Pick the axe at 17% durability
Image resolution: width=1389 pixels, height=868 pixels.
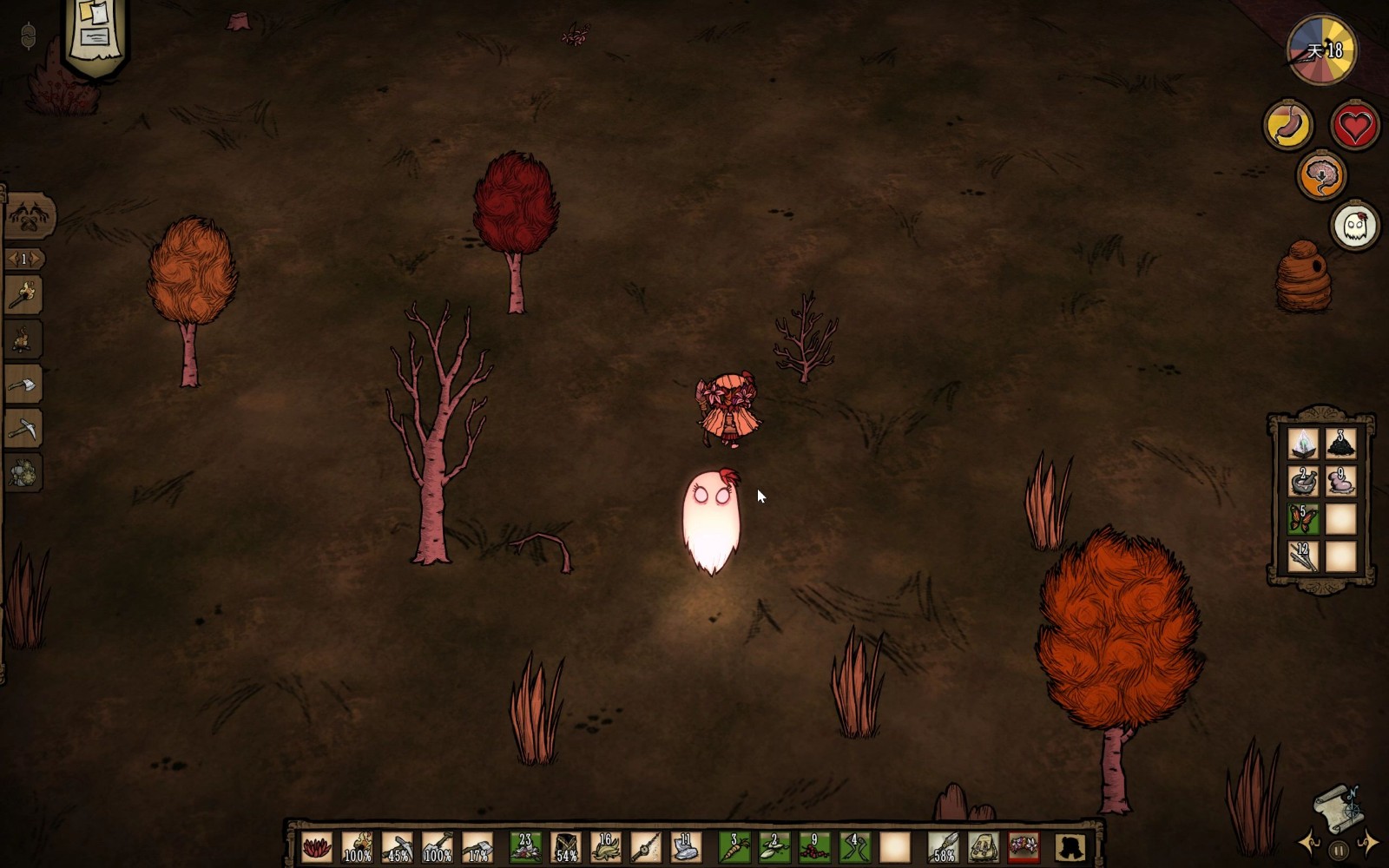coord(477,846)
